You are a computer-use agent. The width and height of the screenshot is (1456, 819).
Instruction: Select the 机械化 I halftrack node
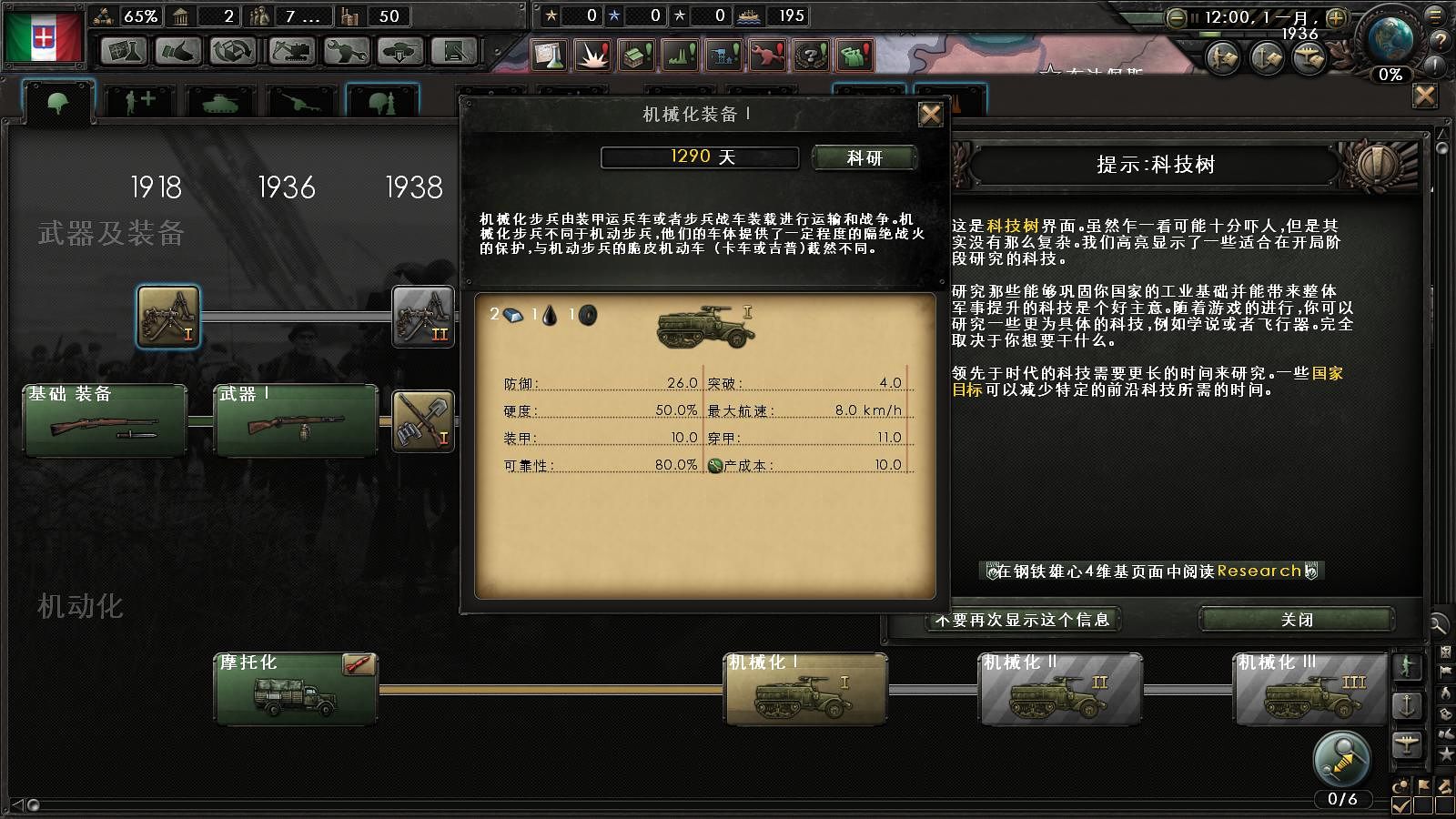[x=805, y=689]
